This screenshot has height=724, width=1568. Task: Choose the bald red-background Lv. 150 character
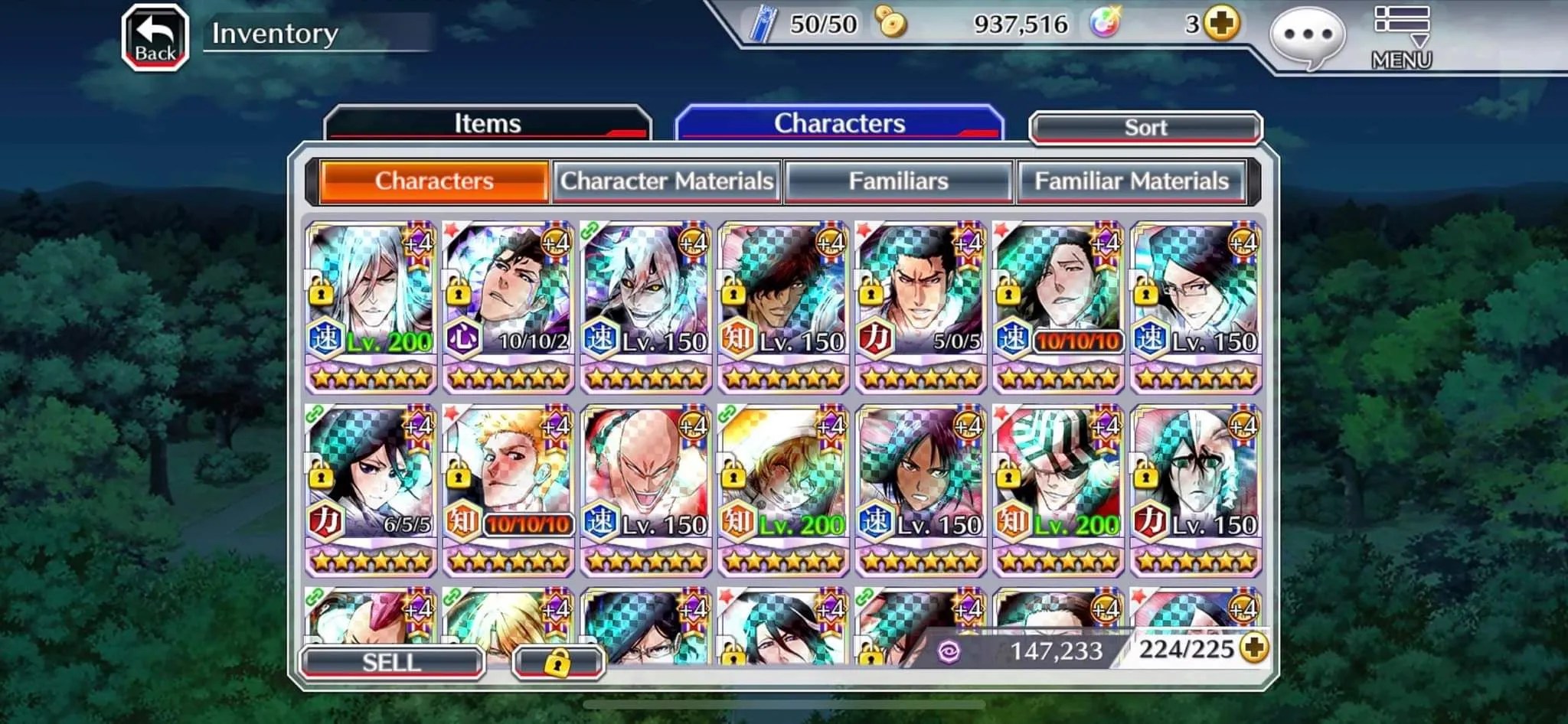646,490
